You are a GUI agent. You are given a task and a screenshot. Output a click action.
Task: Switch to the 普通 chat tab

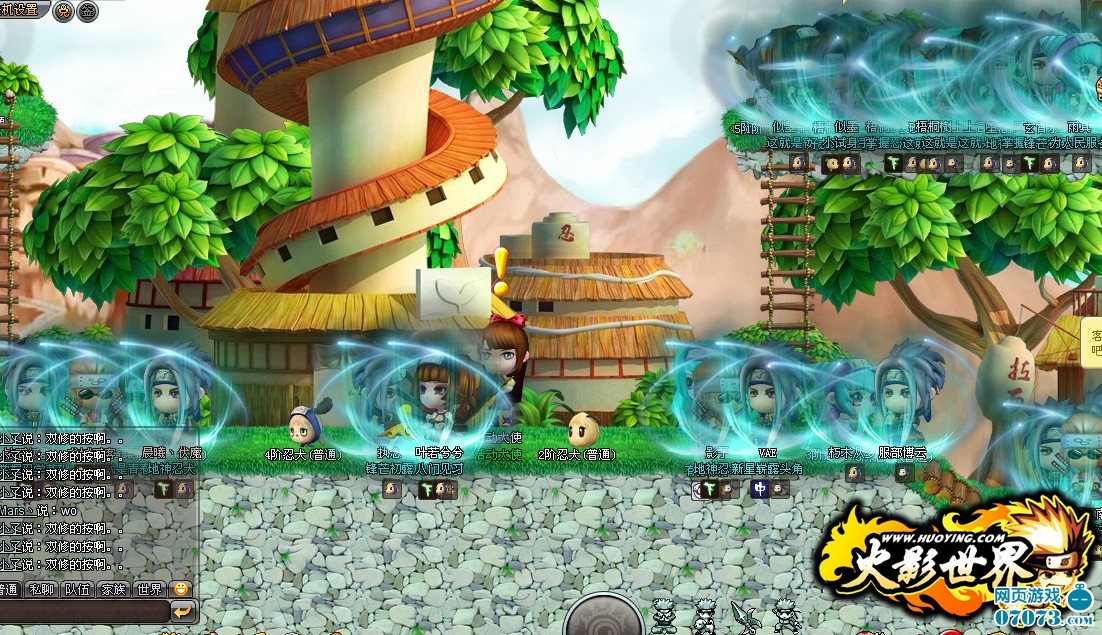coord(8,589)
